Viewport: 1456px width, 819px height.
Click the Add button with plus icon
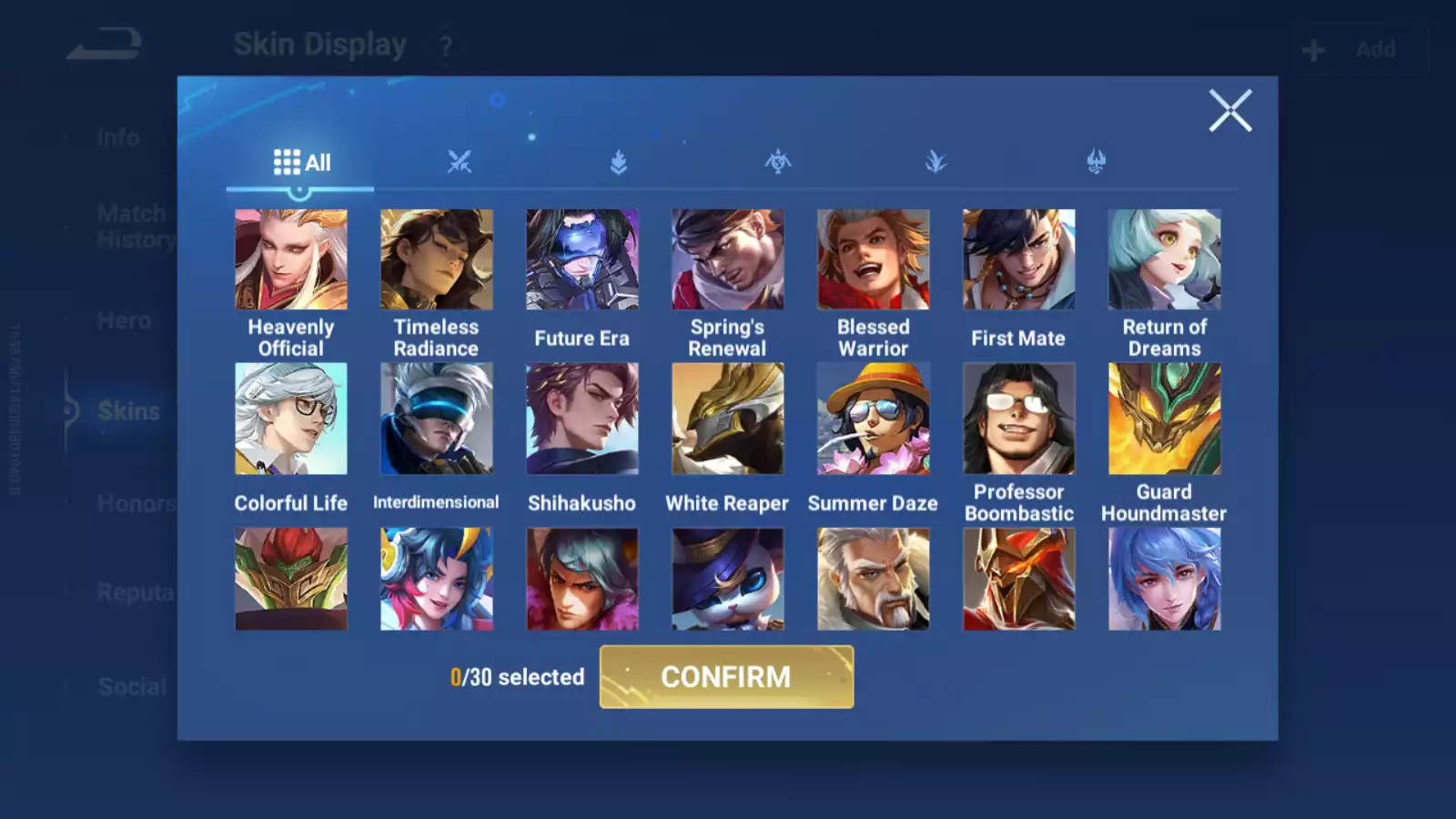pos(1356,49)
